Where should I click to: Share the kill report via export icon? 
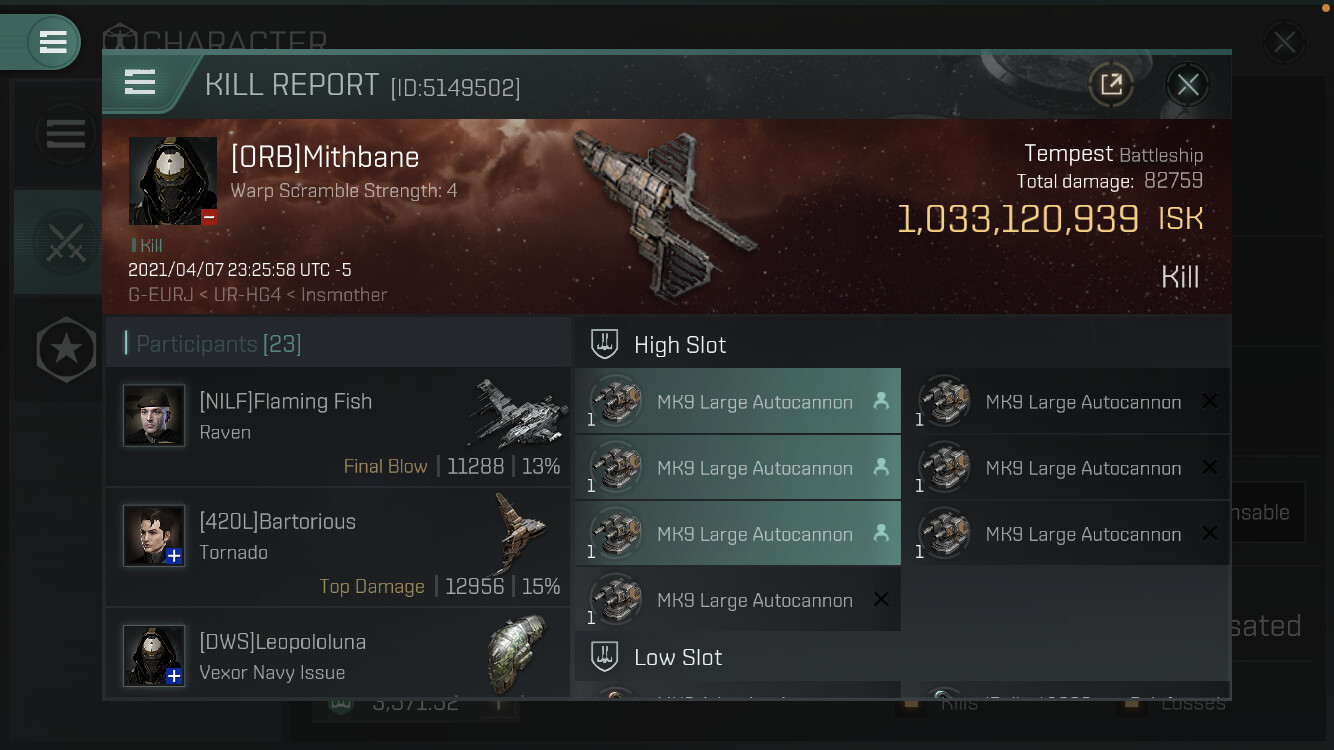coord(1111,85)
